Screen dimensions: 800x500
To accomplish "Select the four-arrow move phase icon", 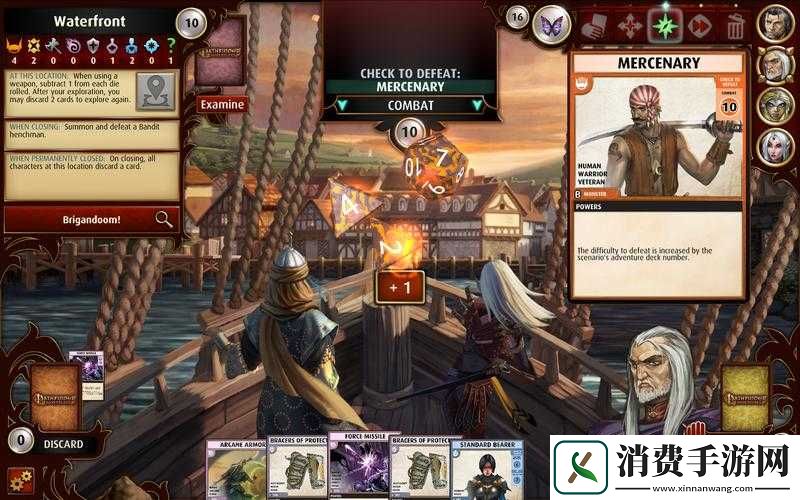I will (x=628, y=25).
